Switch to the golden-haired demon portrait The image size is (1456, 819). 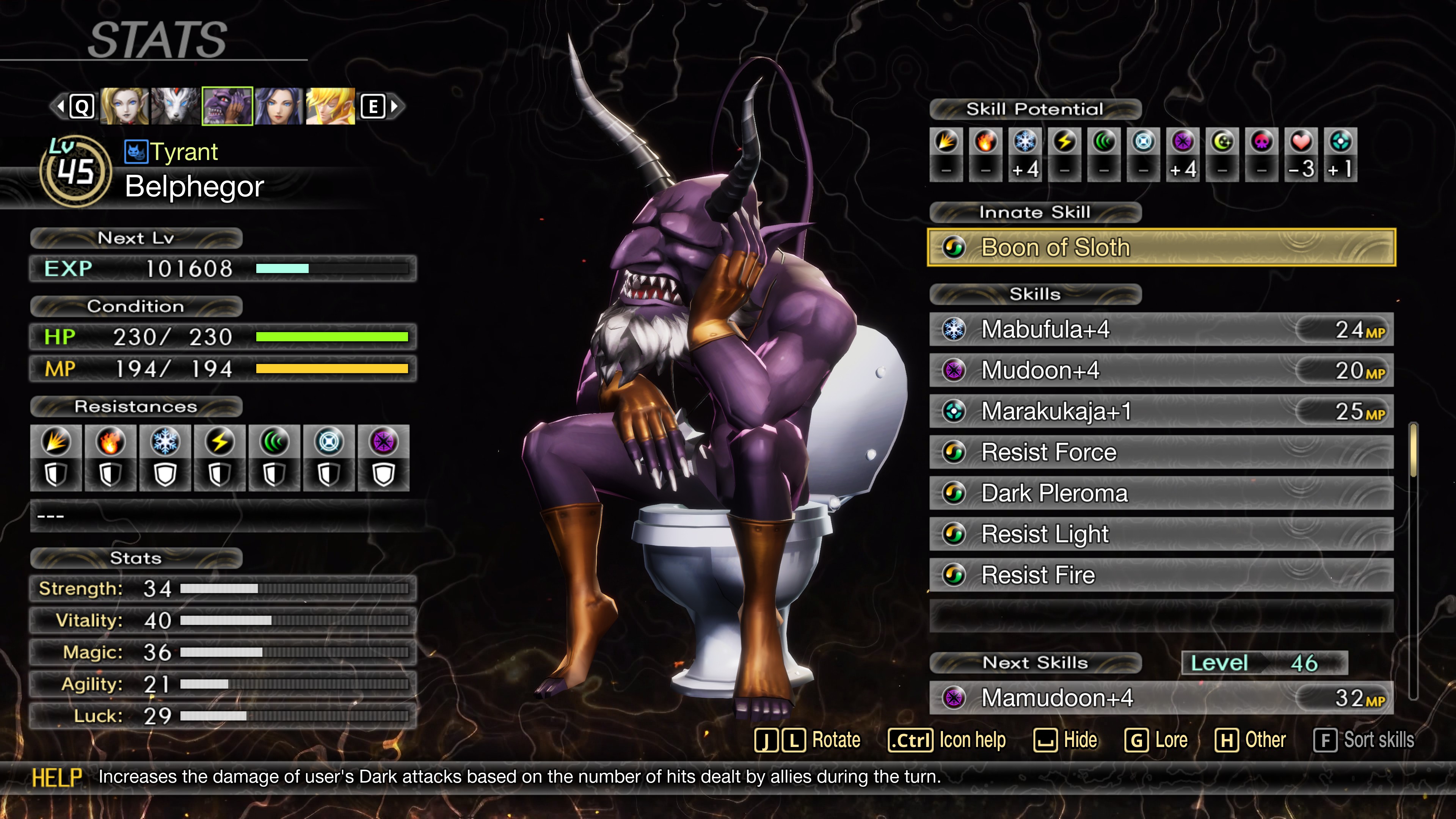click(x=330, y=106)
